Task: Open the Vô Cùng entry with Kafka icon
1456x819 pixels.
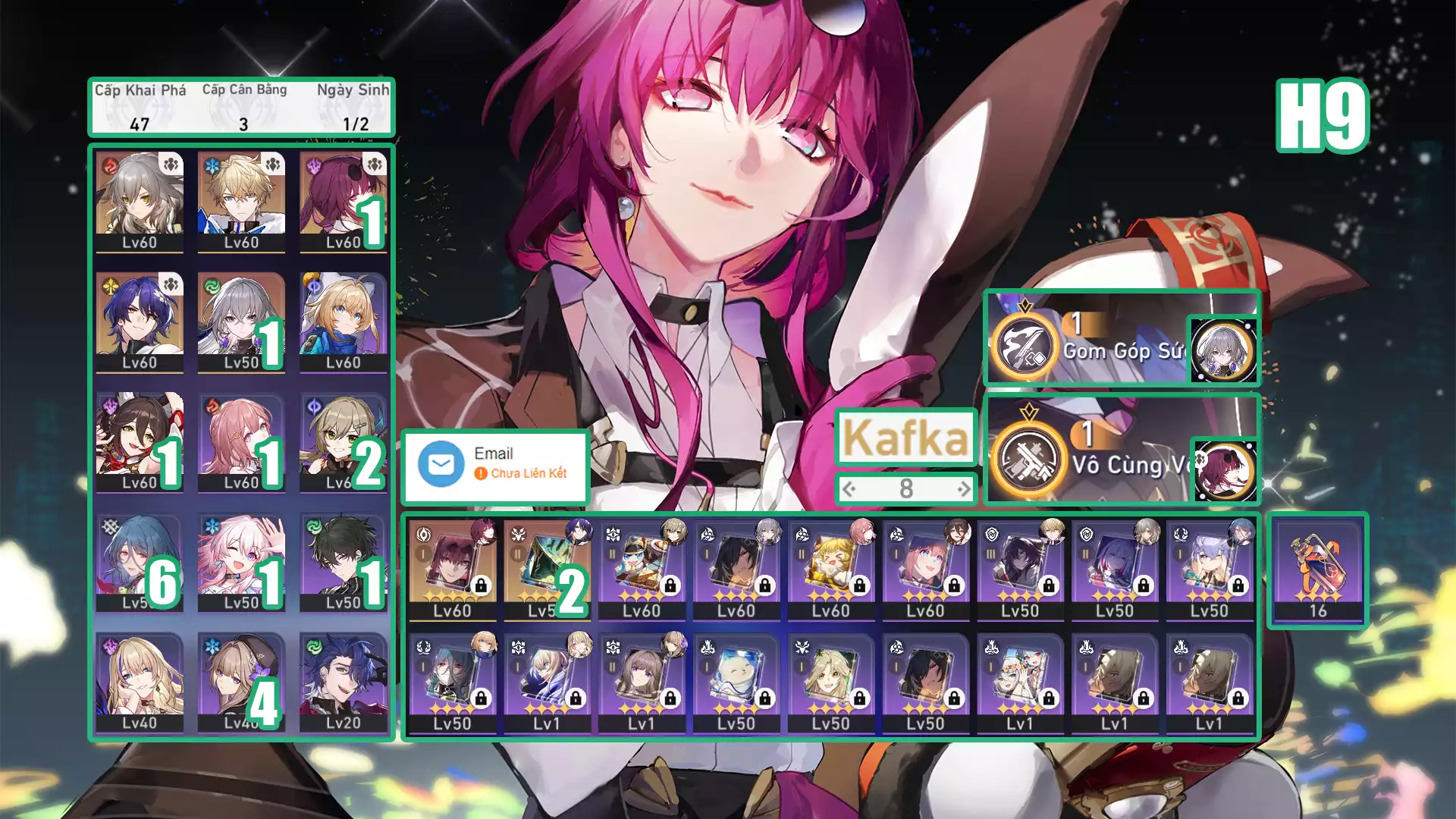Action: (1121, 450)
